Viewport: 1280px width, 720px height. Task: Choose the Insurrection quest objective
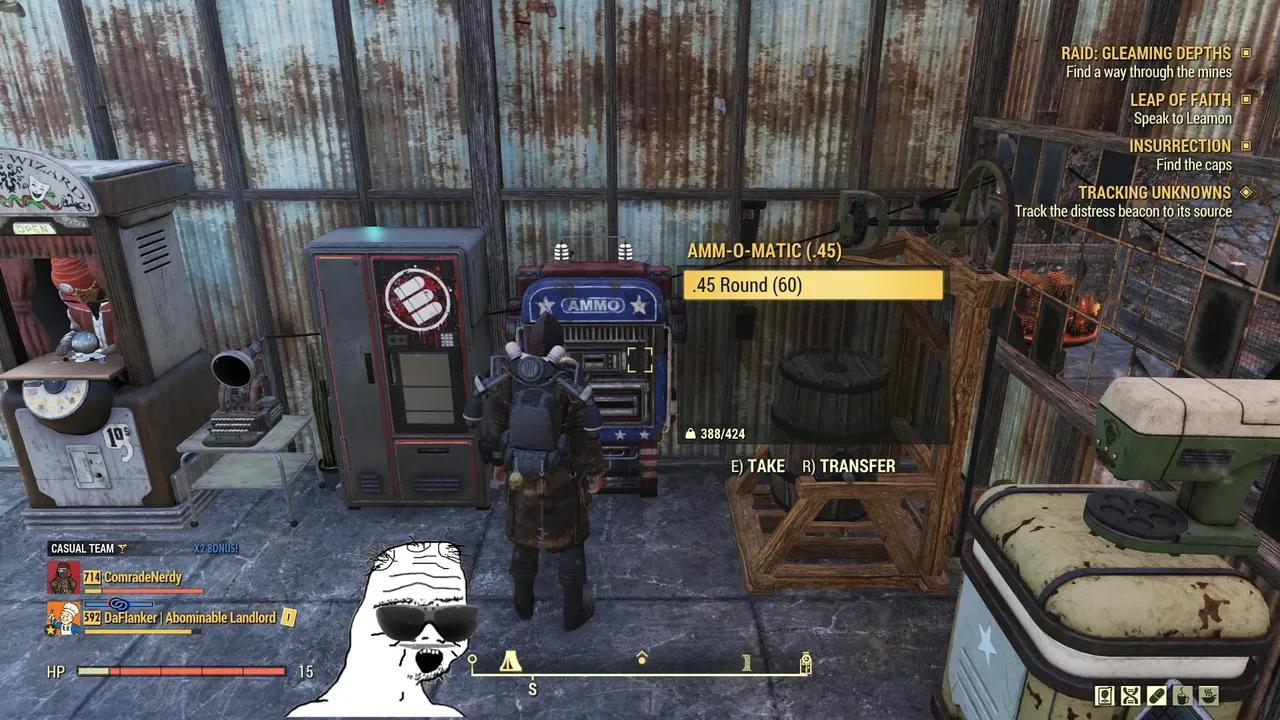1180,146
